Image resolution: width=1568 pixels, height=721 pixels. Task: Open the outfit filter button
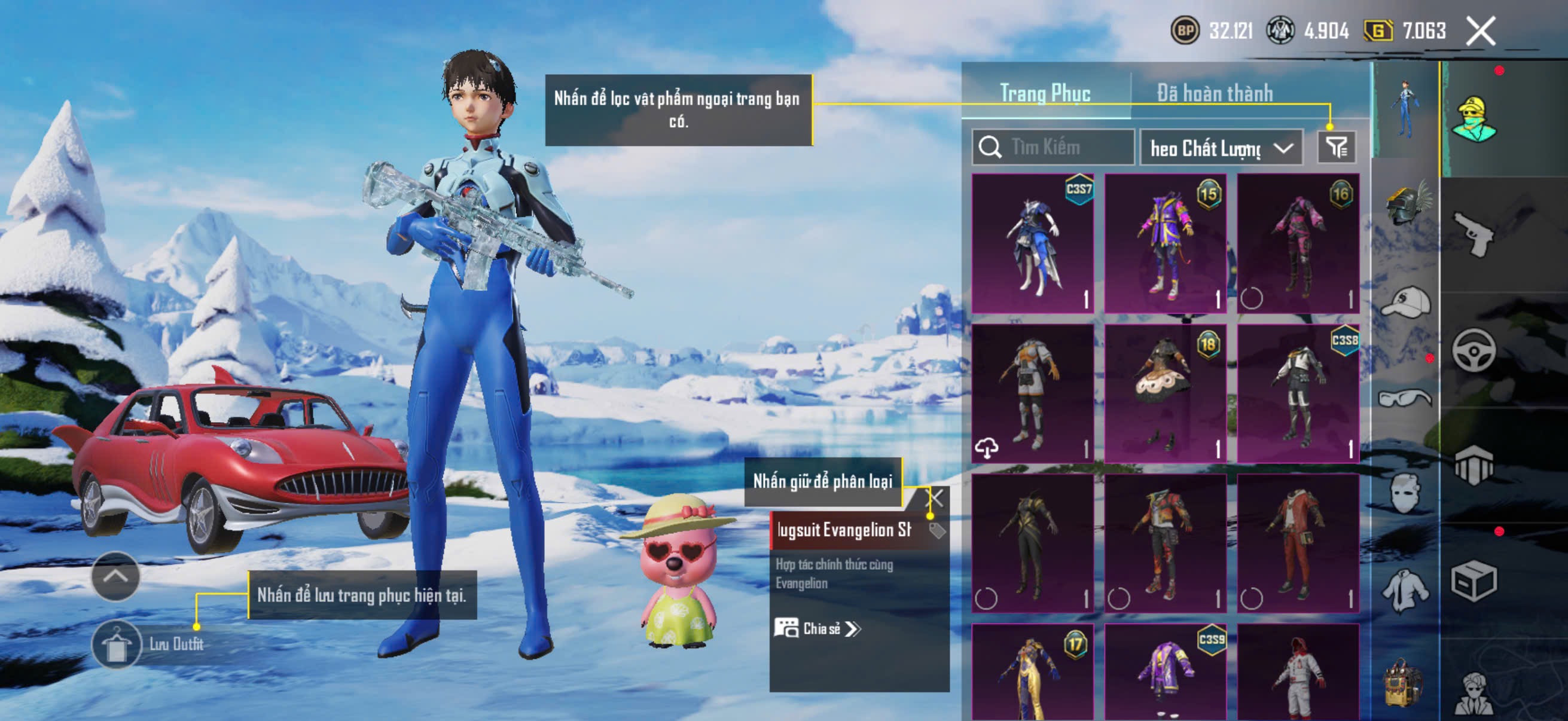tap(1336, 147)
